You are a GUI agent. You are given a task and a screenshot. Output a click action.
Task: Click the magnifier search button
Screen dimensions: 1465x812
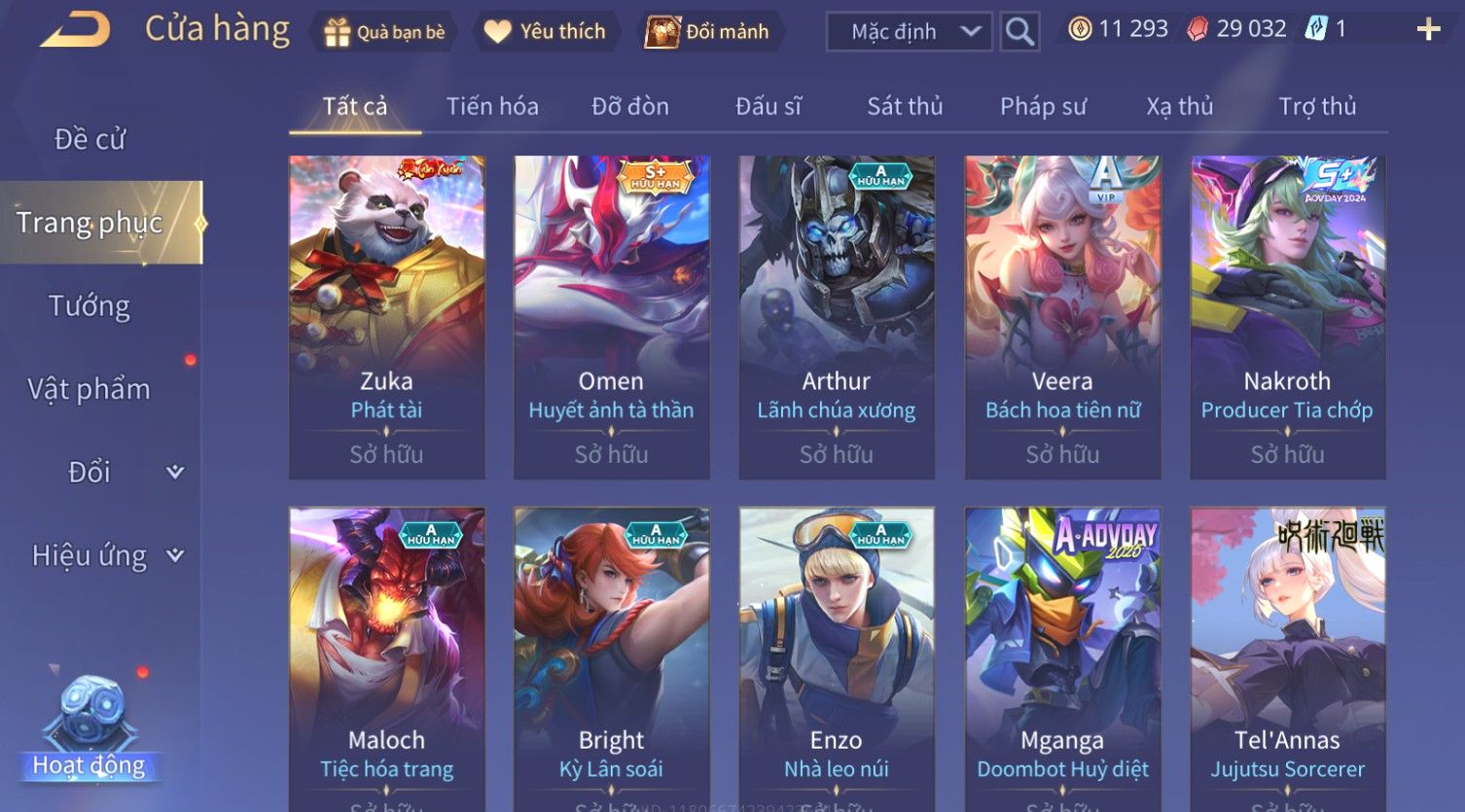pyautogui.click(x=1019, y=32)
